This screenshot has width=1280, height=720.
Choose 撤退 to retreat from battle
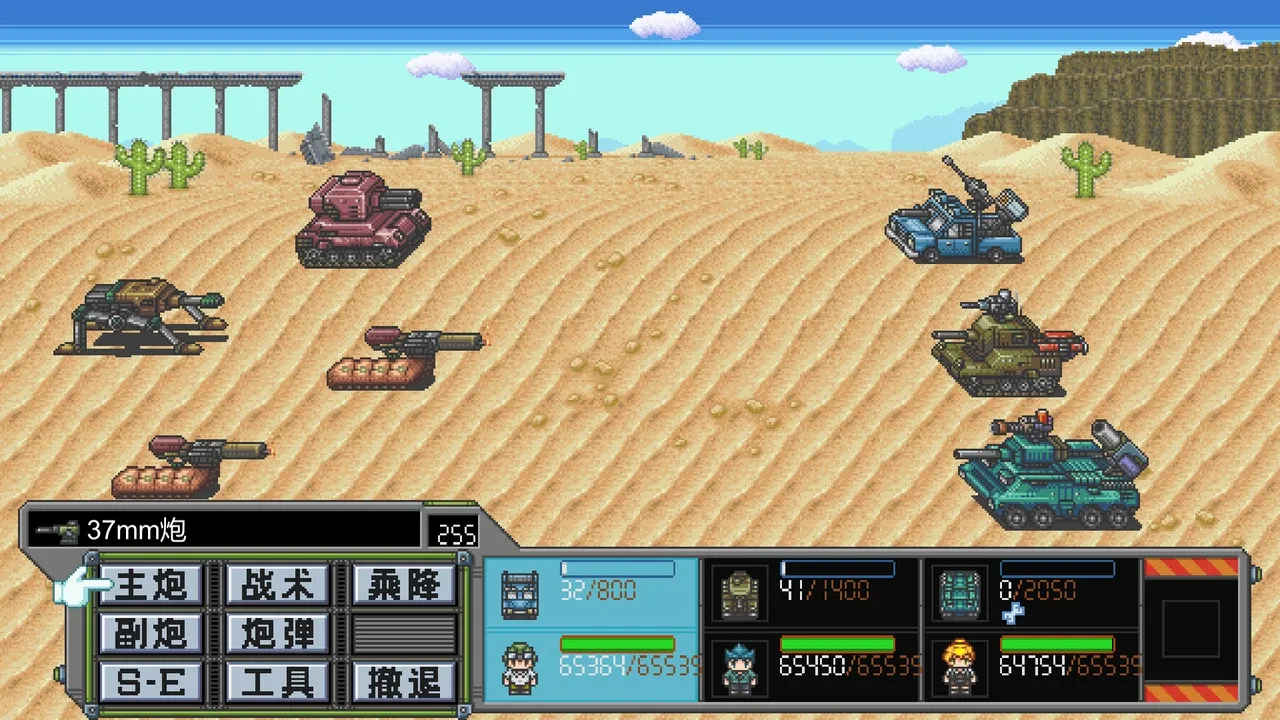404,681
